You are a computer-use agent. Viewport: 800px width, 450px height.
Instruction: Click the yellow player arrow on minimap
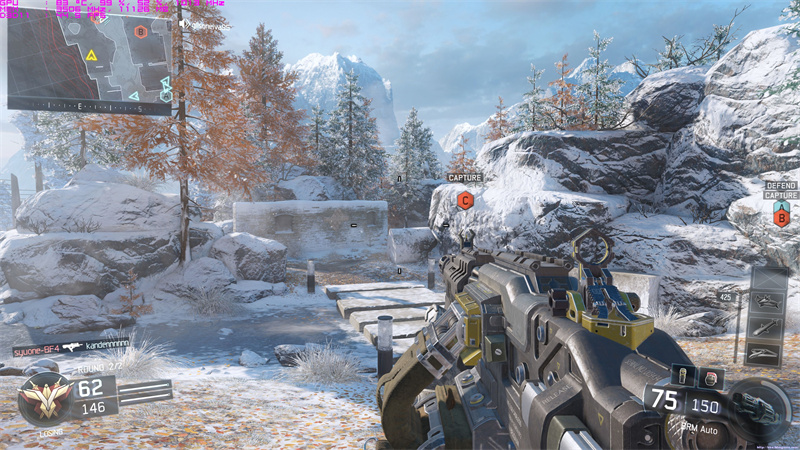[91, 55]
